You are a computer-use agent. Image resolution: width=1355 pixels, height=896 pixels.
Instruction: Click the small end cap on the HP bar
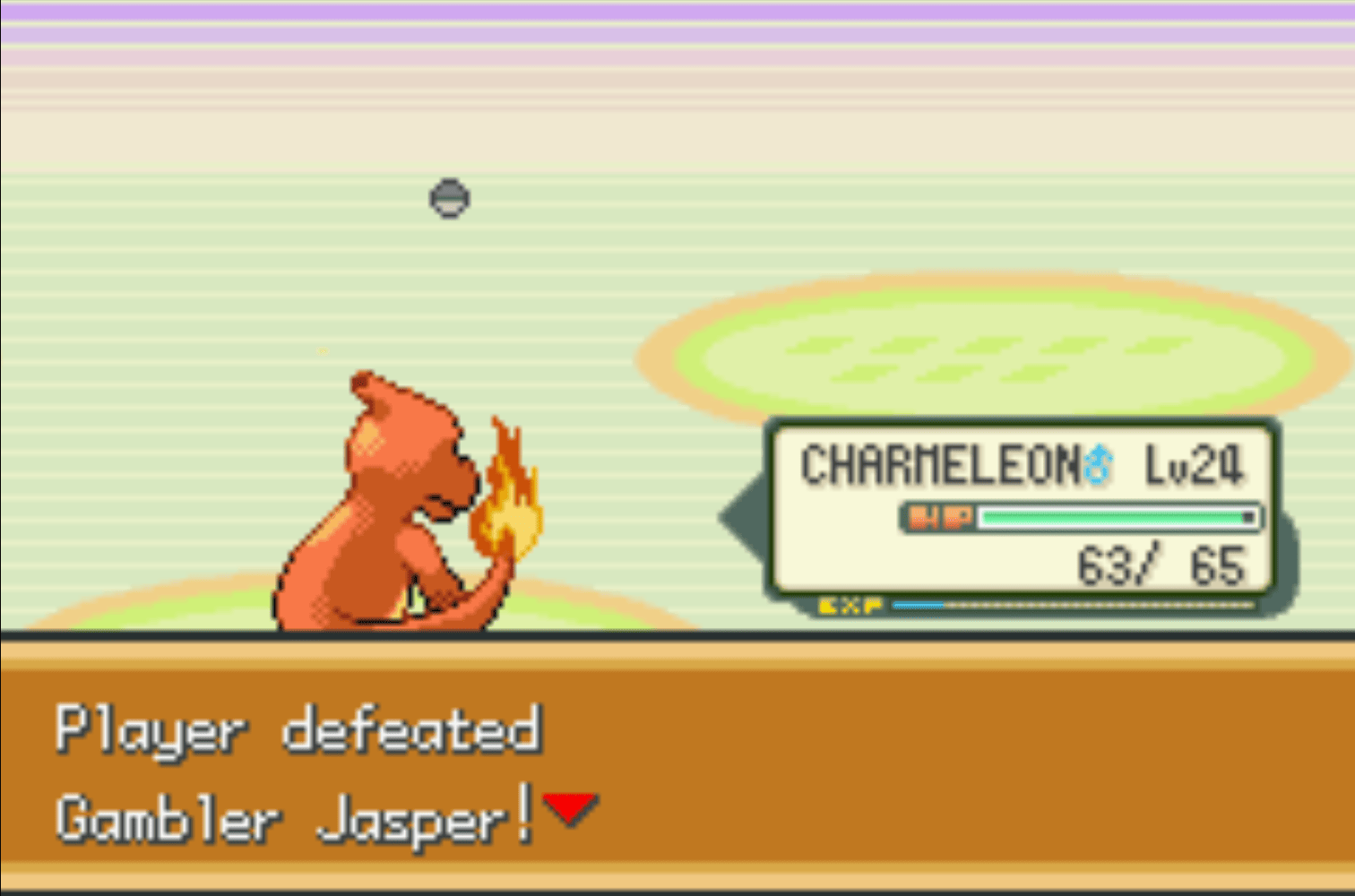coord(1249,519)
